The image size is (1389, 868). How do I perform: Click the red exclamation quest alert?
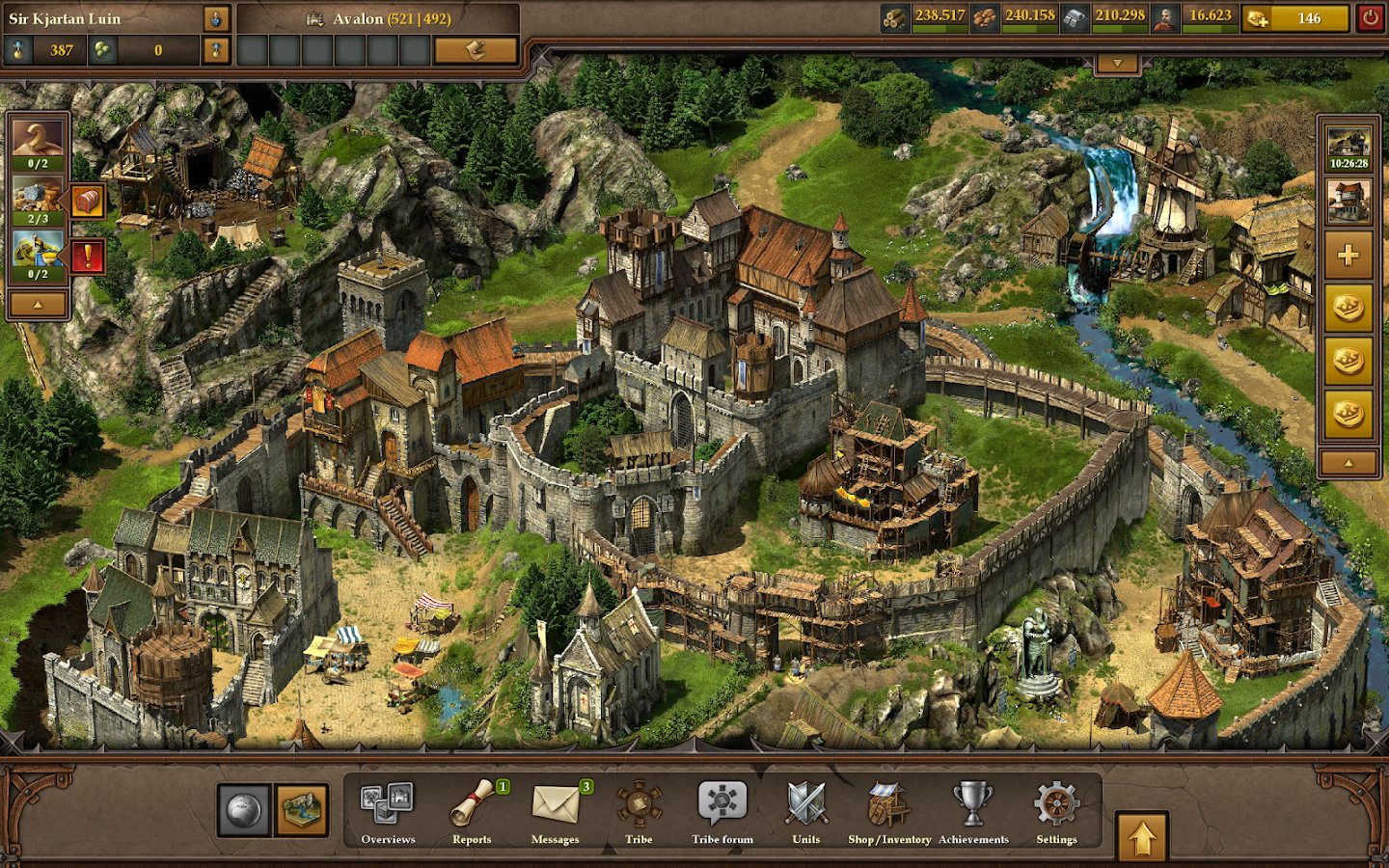coord(88,257)
